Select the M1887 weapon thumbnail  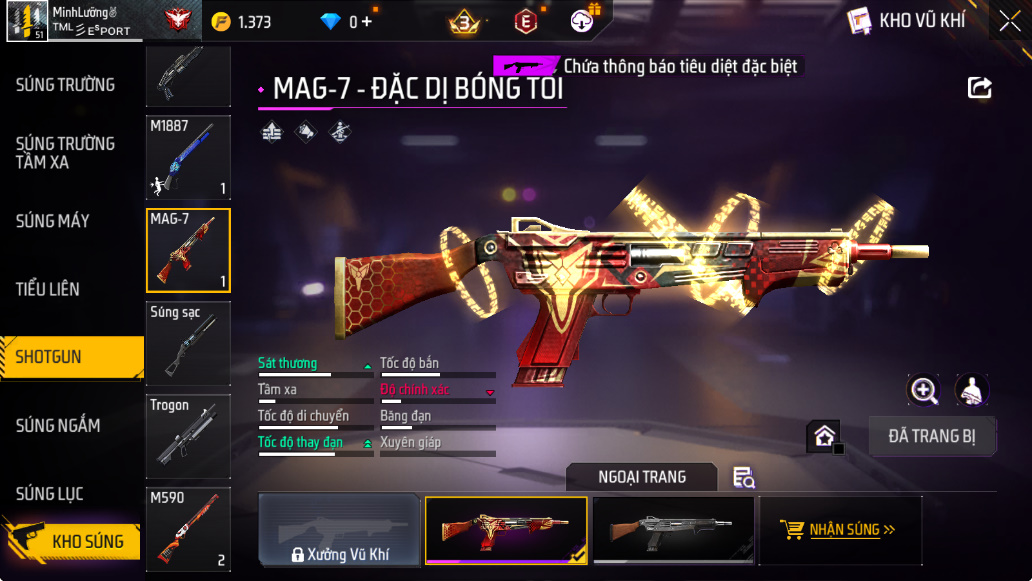(188, 157)
